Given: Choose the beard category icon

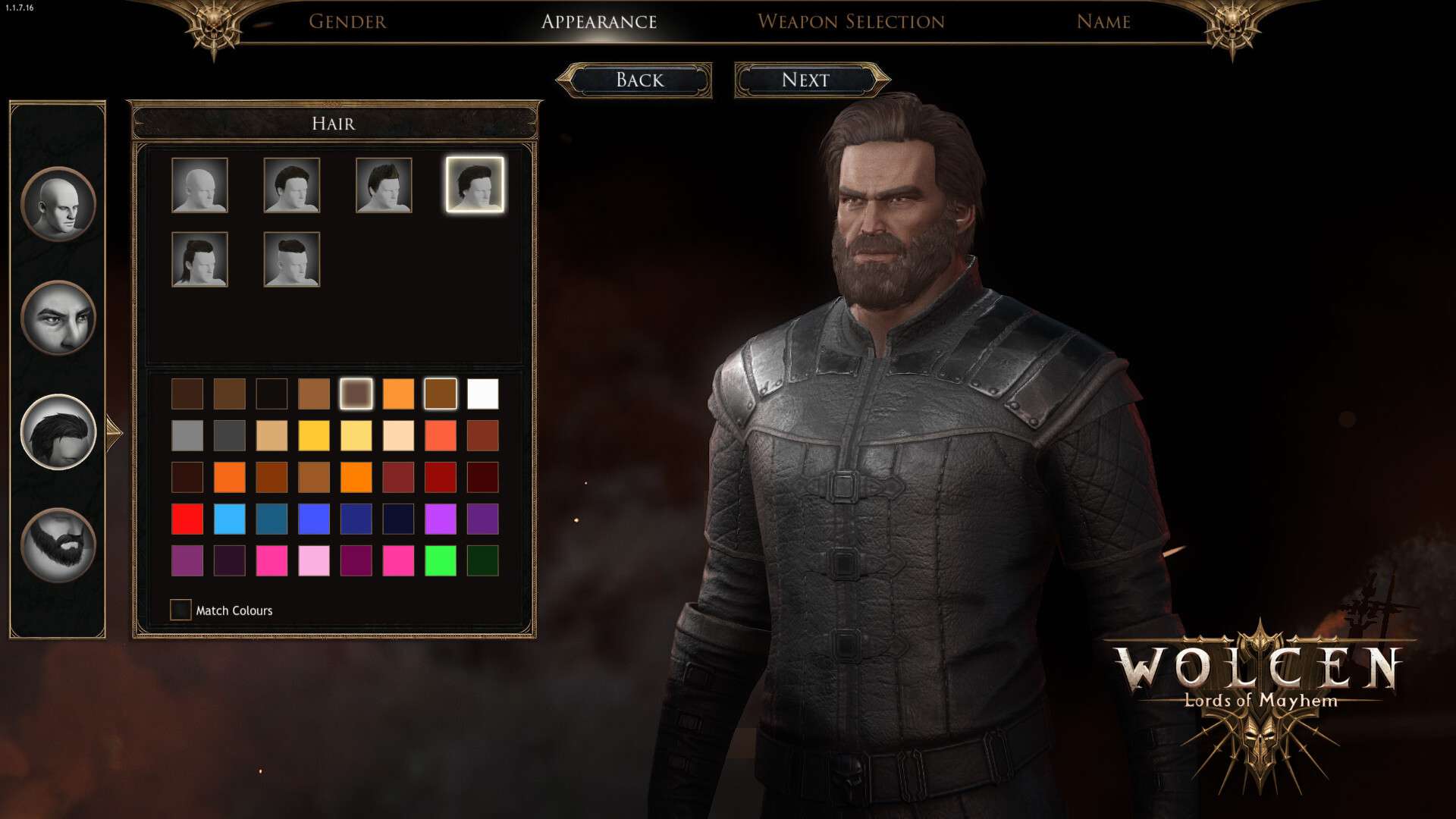Looking at the screenshot, I should point(58,545).
